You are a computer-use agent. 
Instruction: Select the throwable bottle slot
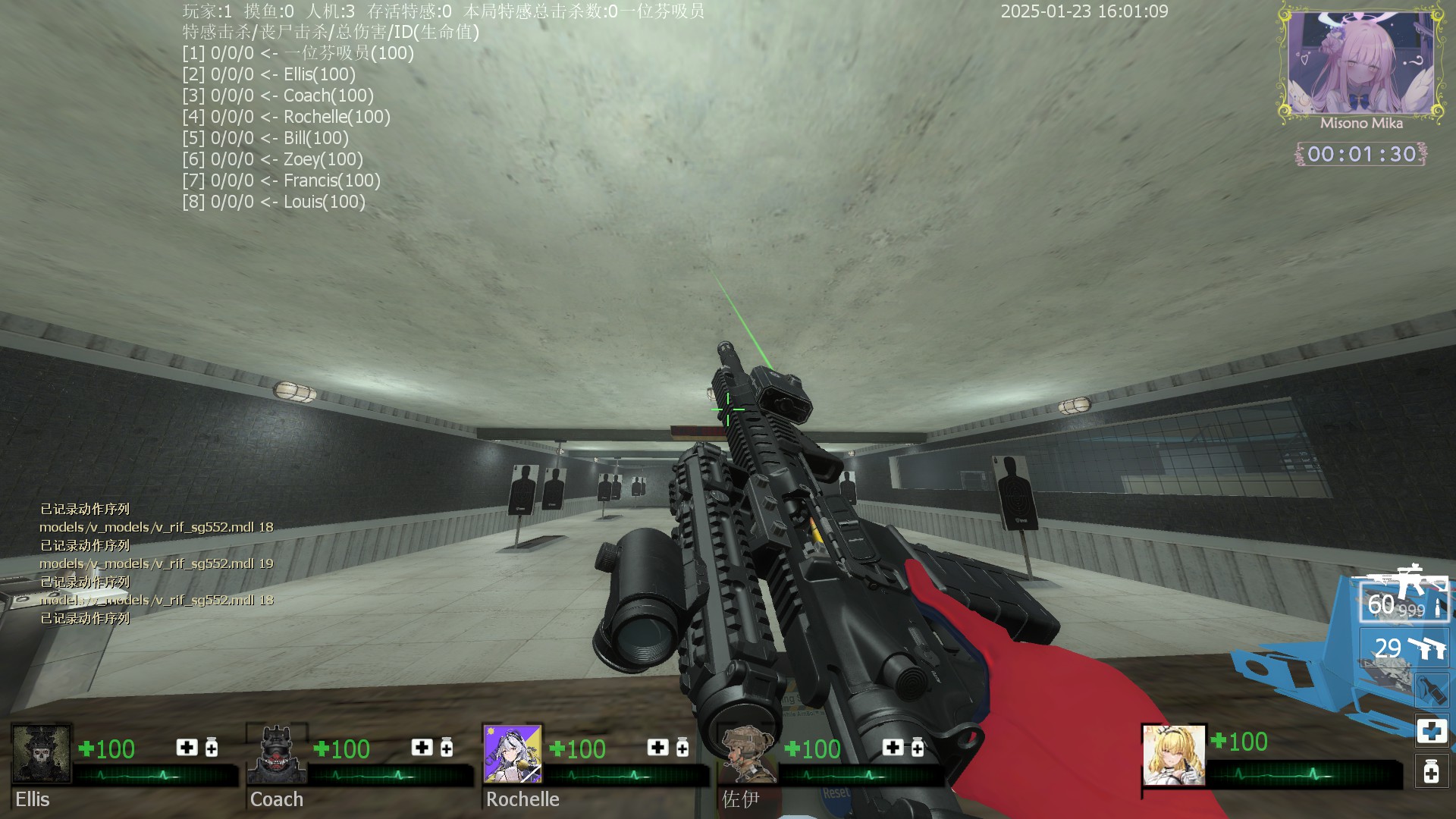click(1431, 689)
